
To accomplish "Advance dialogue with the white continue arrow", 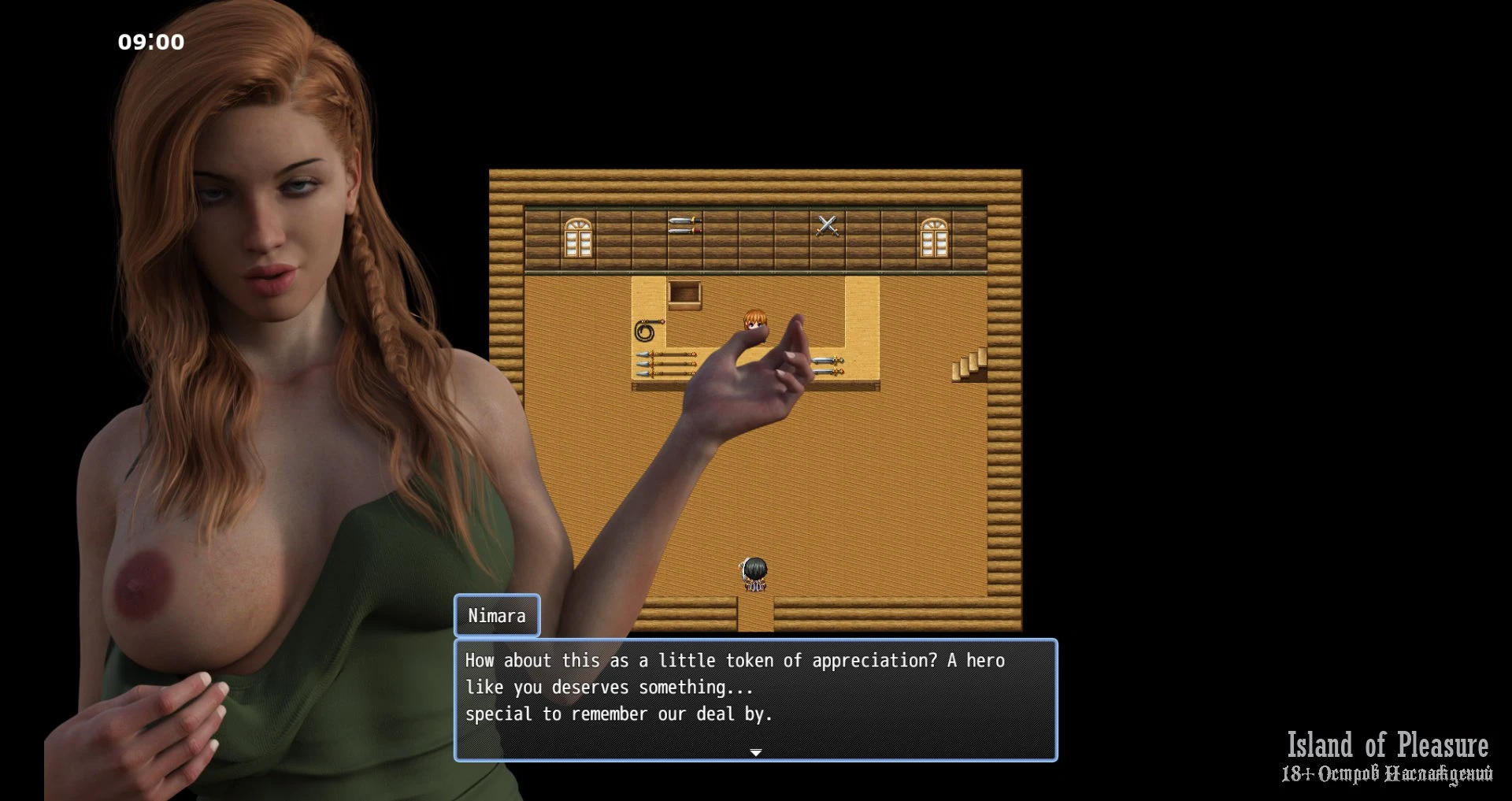I will pos(755,753).
